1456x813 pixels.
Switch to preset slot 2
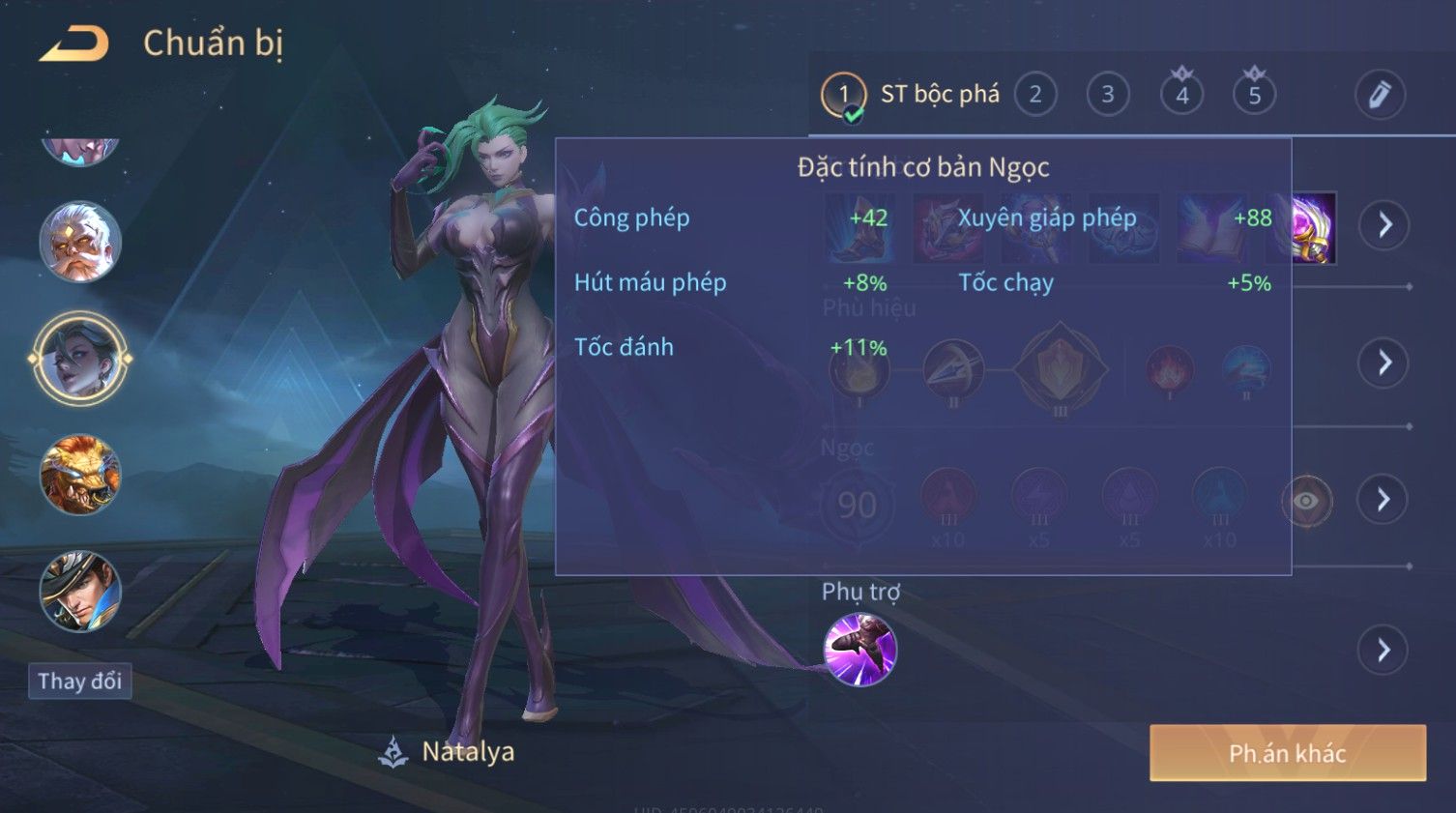click(x=1035, y=95)
